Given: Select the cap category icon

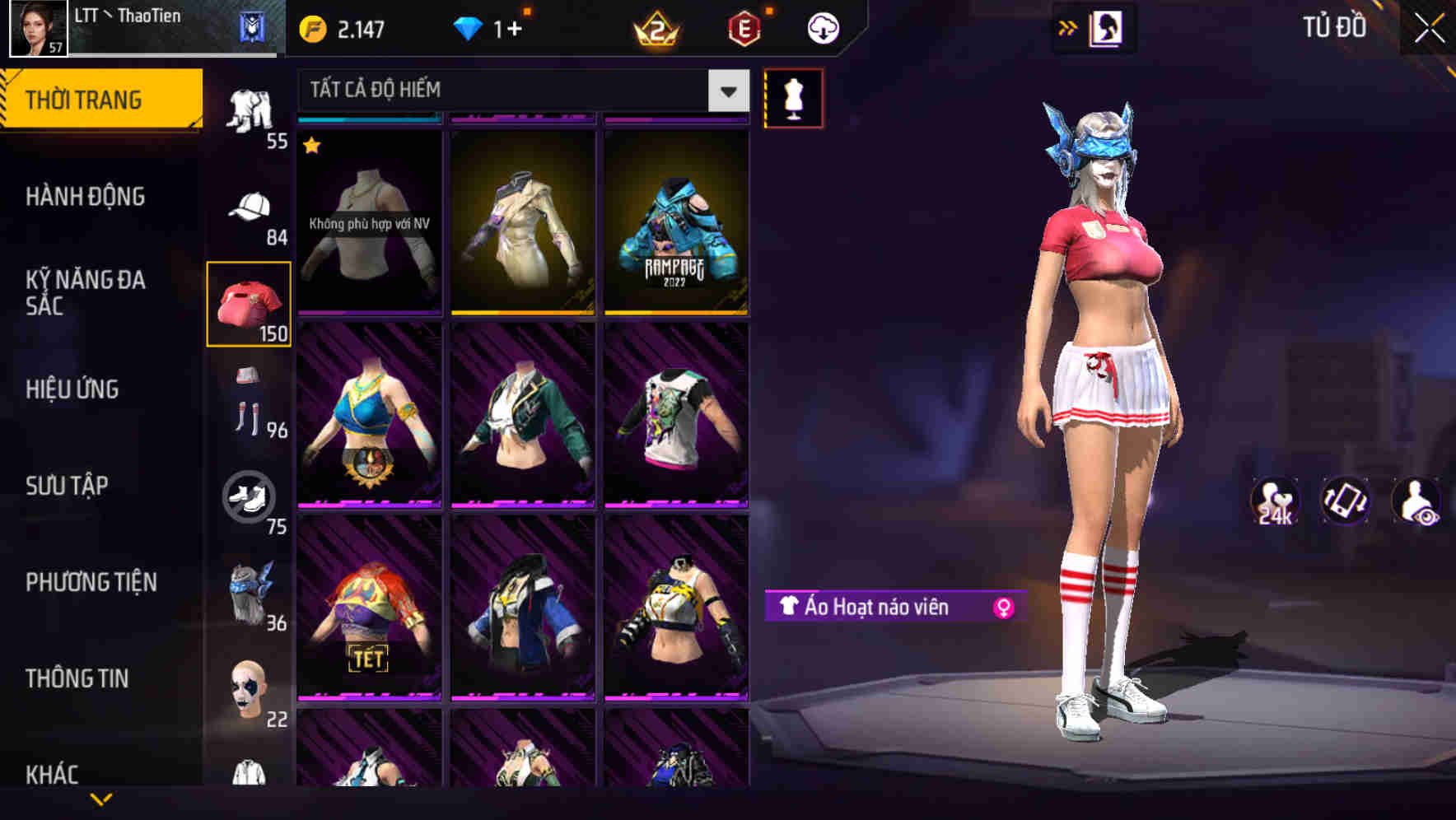Looking at the screenshot, I should [250, 206].
